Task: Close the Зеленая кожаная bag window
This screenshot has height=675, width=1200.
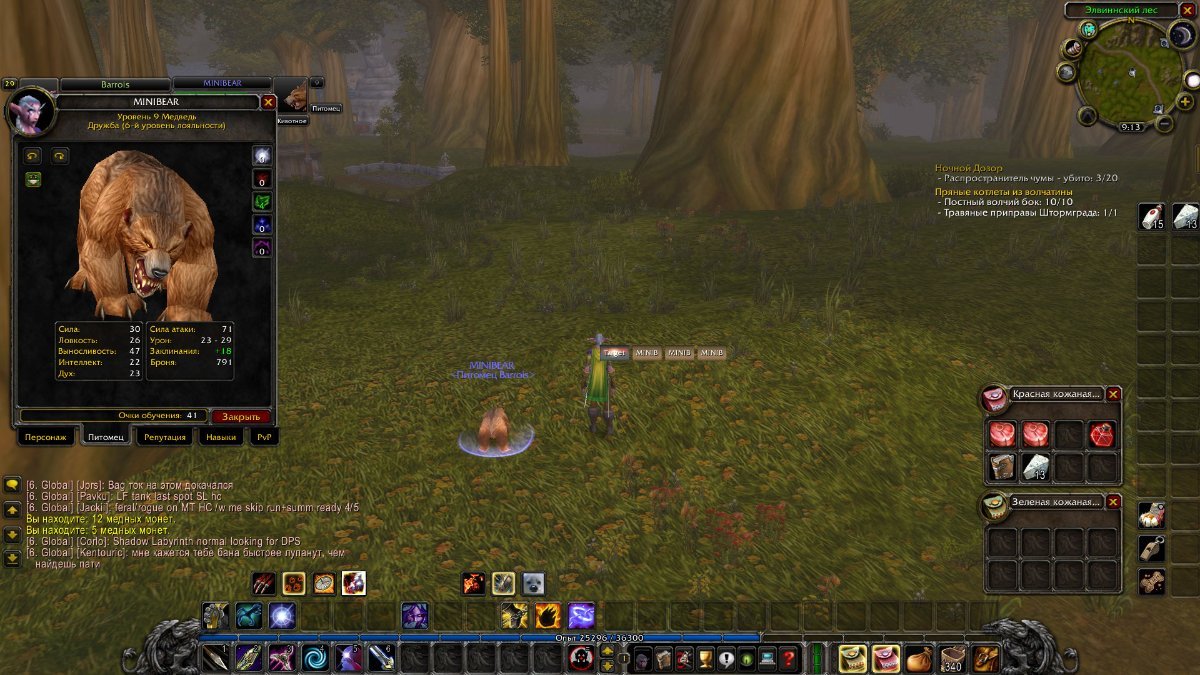Action: click(1113, 502)
